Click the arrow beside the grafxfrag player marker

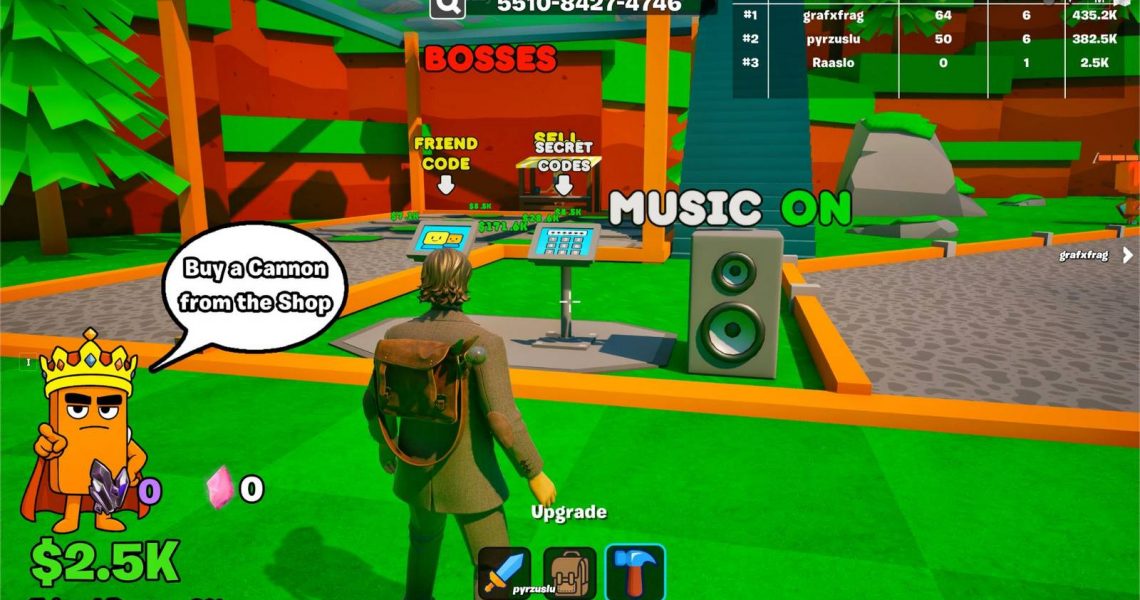click(1128, 255)
